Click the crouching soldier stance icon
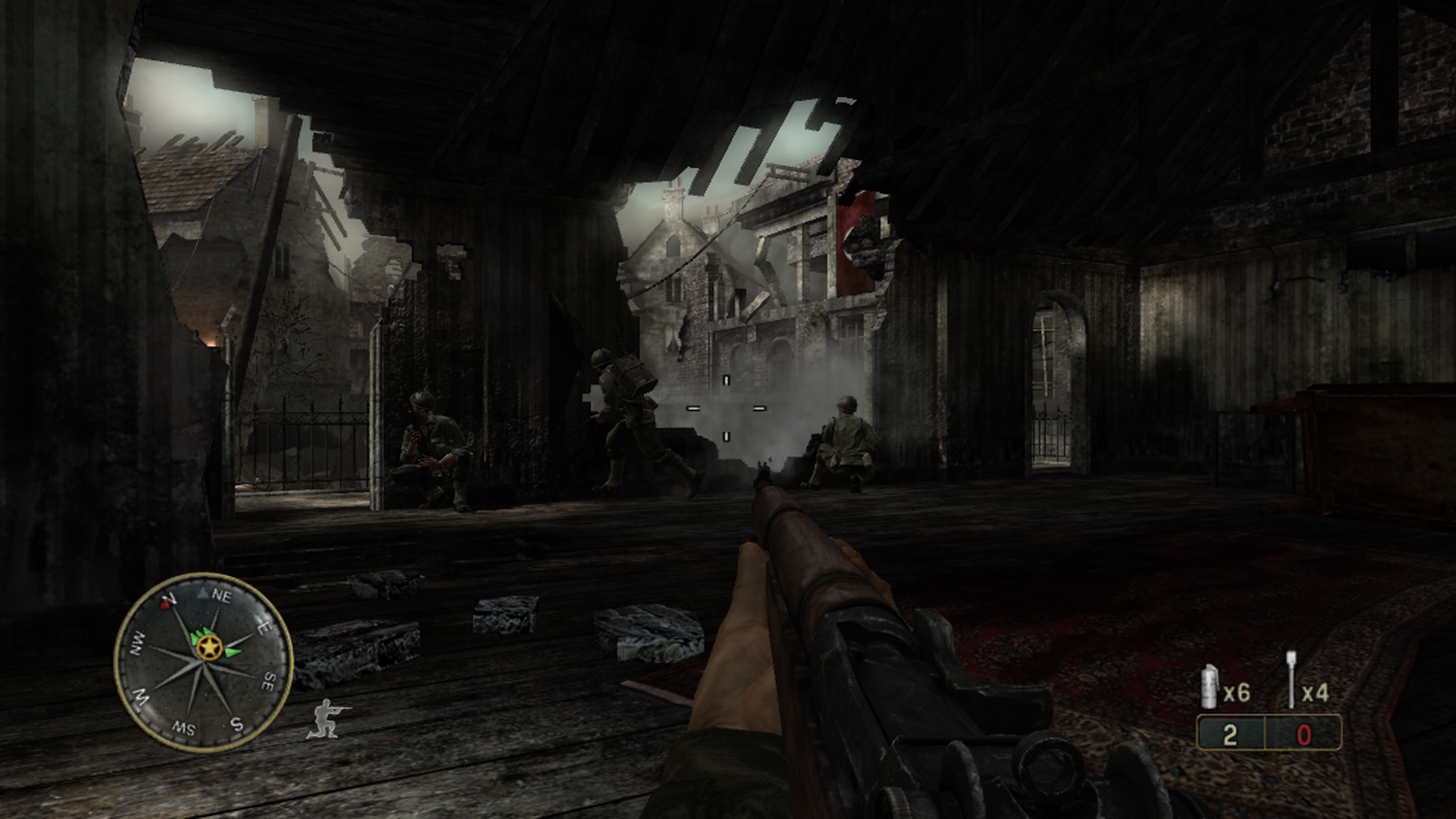Viewport: 1456px width, 819px height. (327, 718)
